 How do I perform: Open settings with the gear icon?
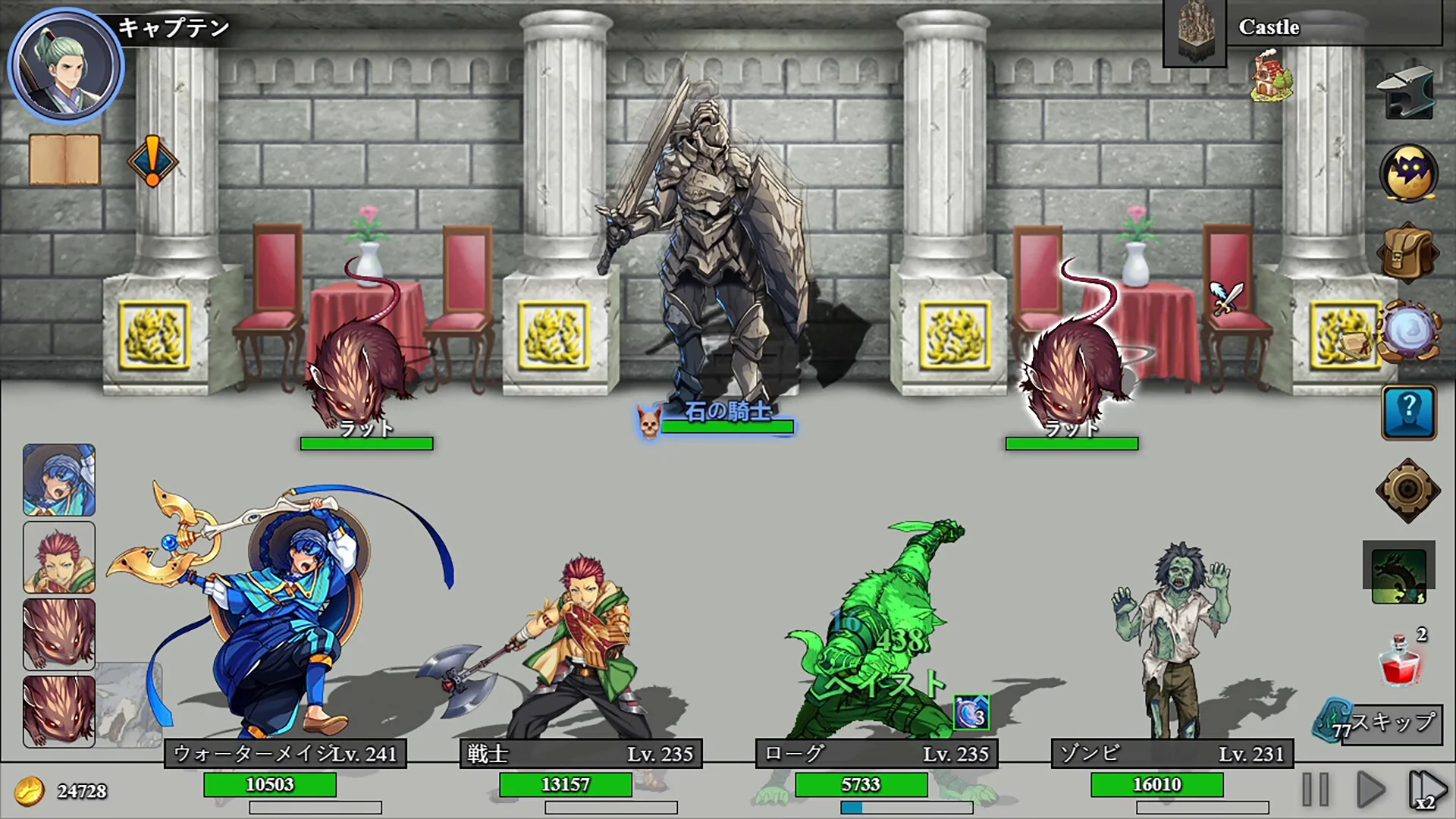(1407, 490)
